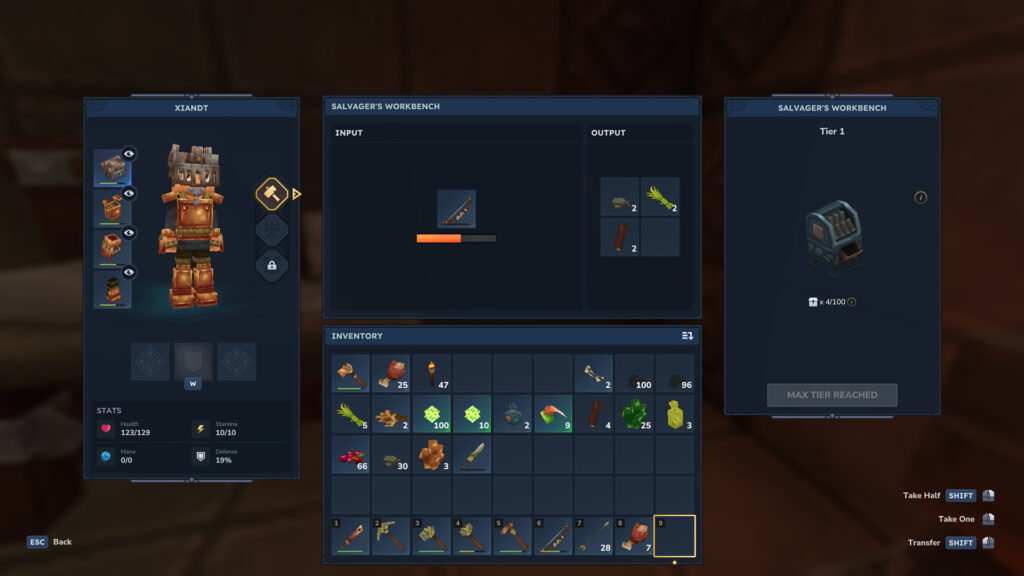This screenshot has width=1024, height=576.
Task: Click the padlock button beside the character
Action: point(272,266)
